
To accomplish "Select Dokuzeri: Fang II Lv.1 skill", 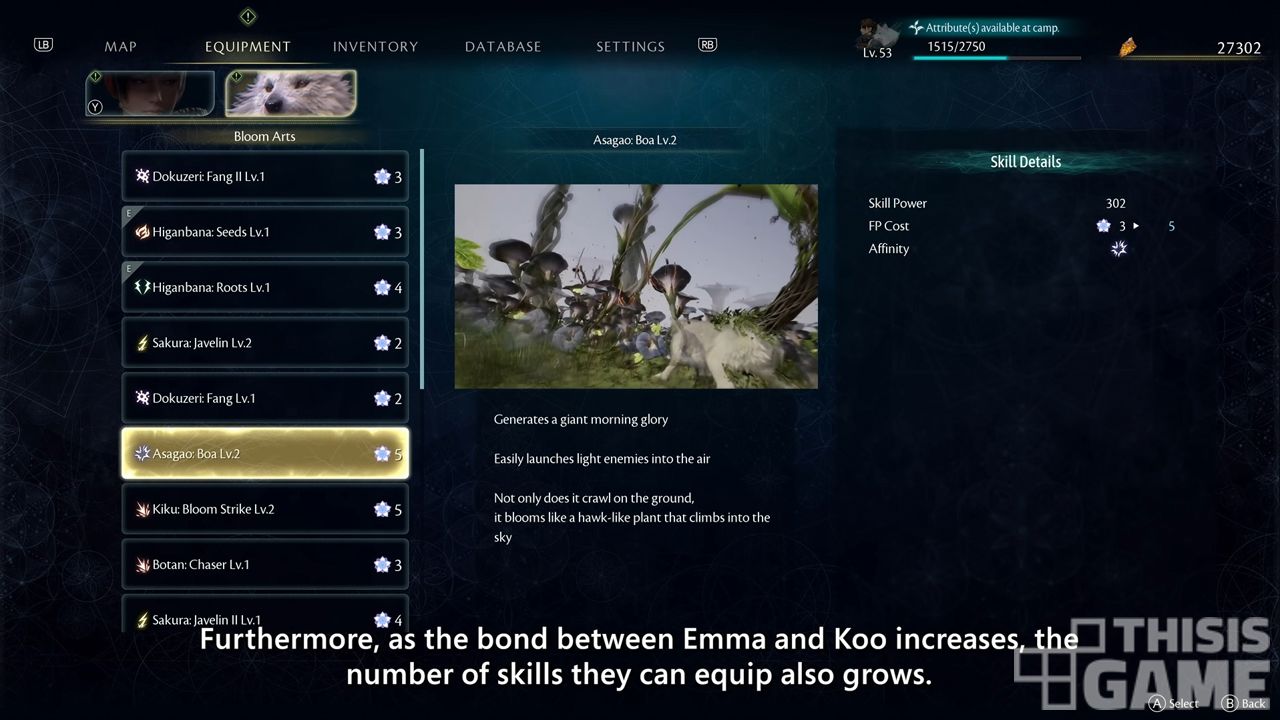I will click(265, 177).
